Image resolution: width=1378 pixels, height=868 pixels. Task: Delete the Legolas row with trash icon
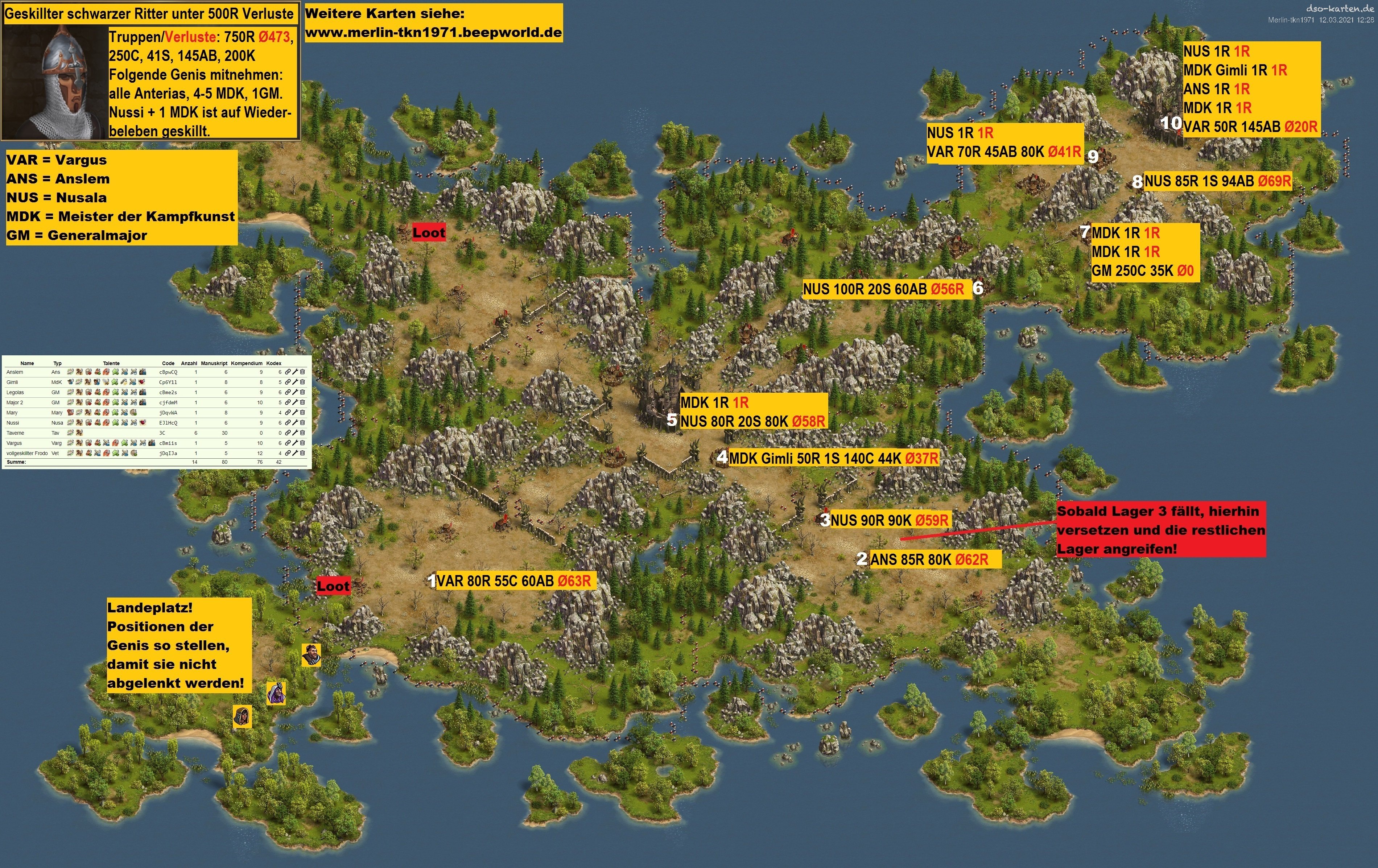click(302, 393)
